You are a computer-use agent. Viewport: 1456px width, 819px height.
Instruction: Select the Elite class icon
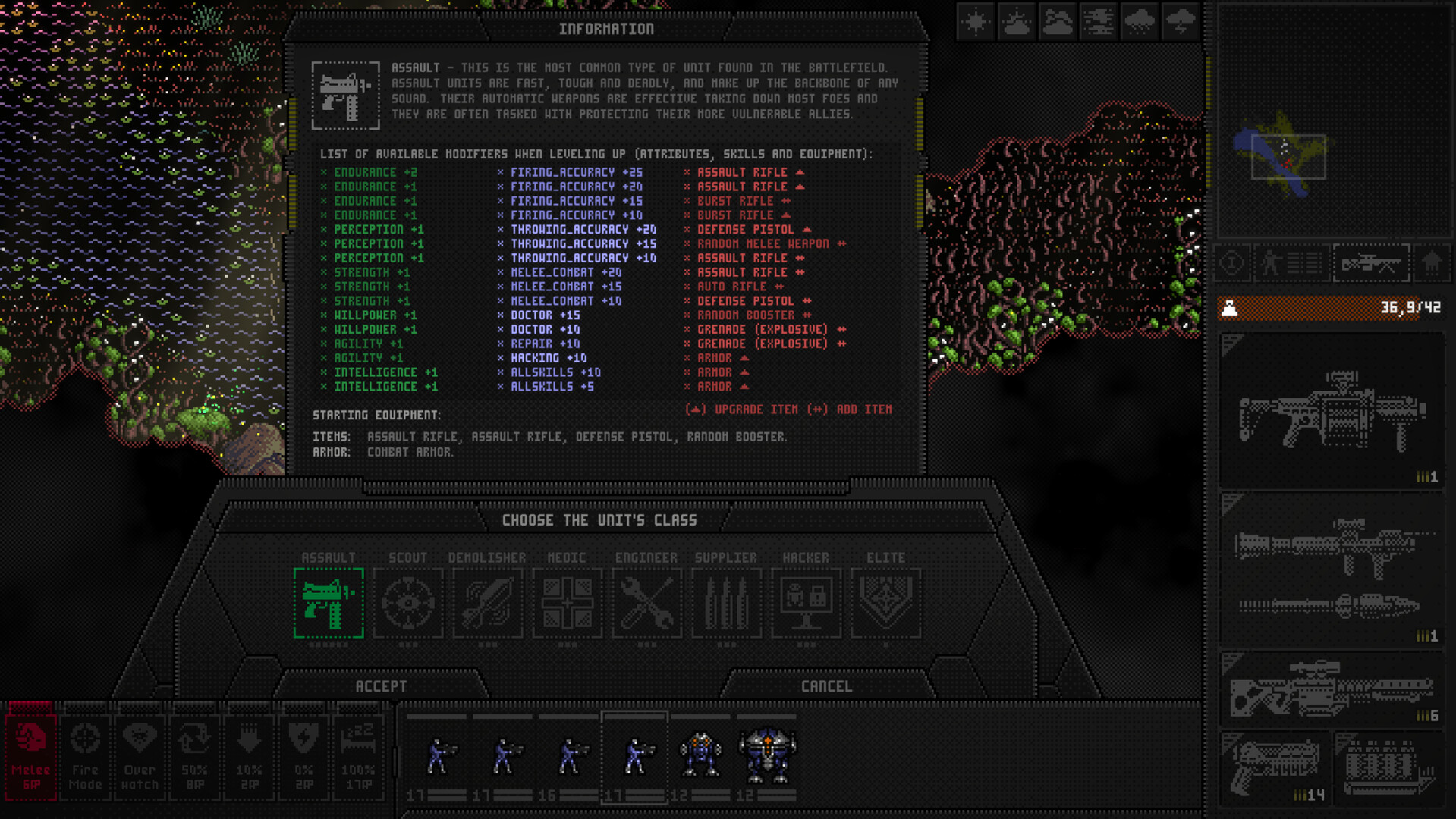(885, 603)
